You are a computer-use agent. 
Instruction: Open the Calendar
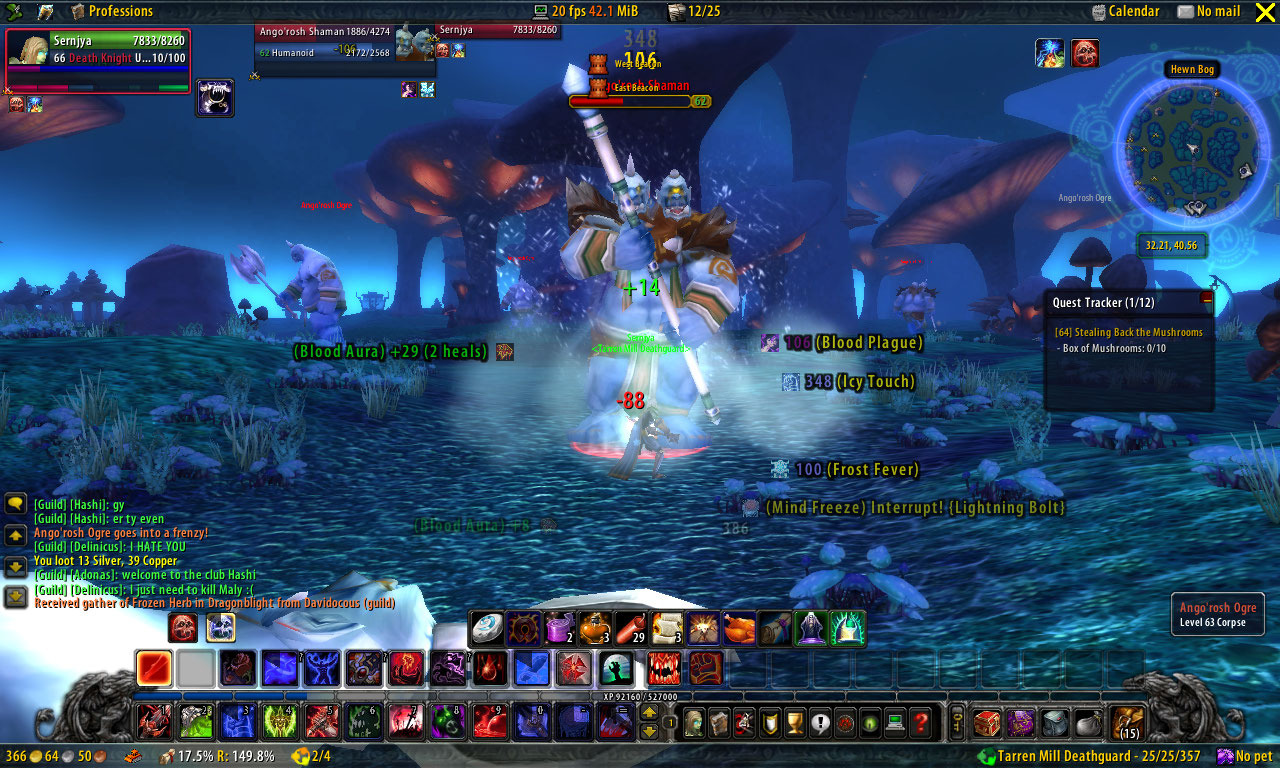(x=1125, y=11)
